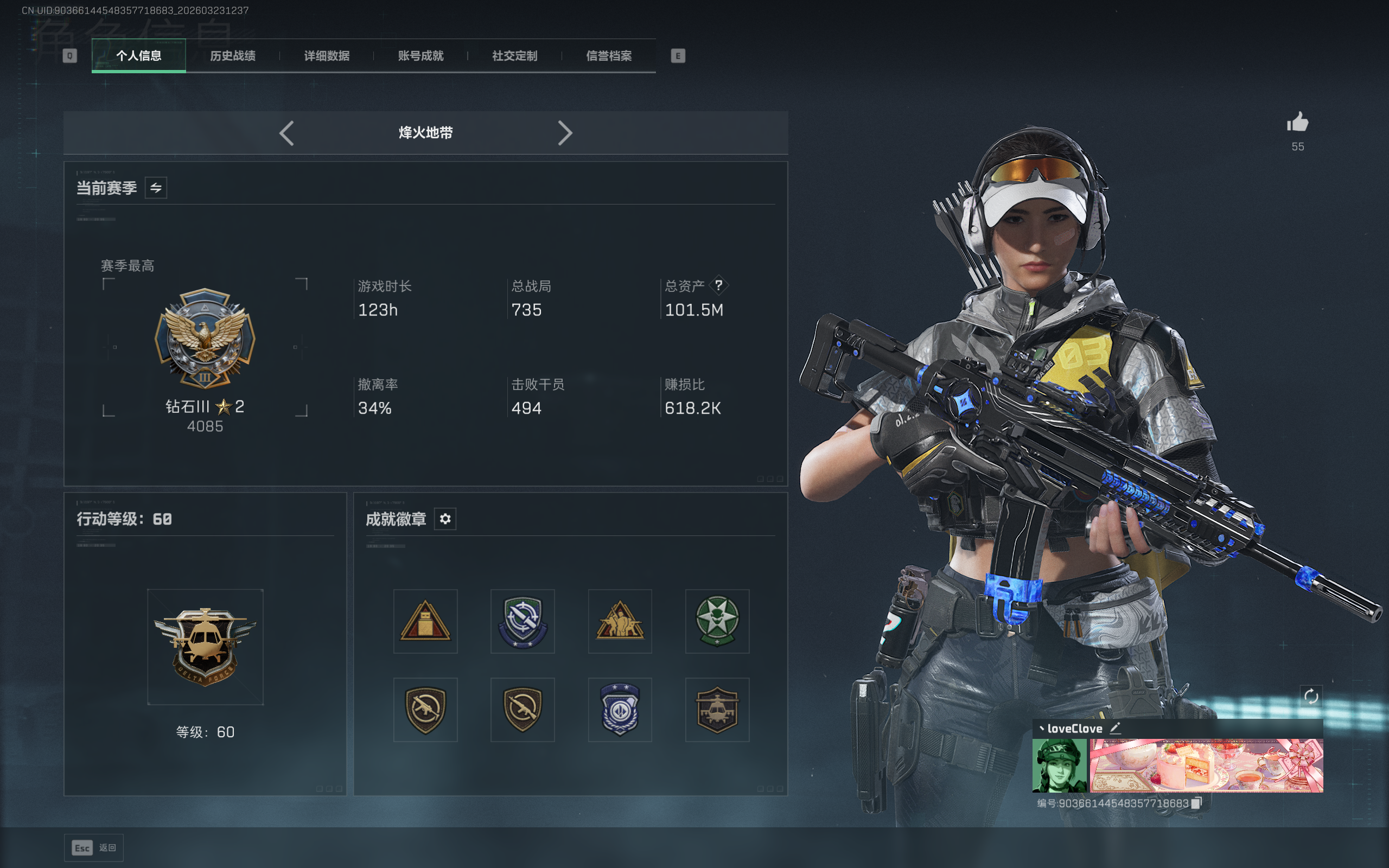This screenshot has width=1389, height=868.
Task: Open the 总资产 question mark help
Action: click(718, 285)
